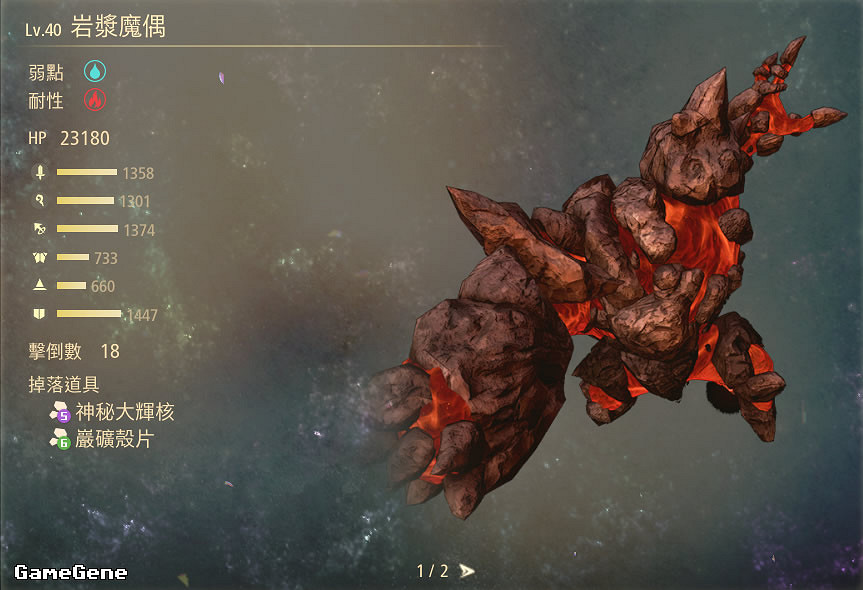Select the 神秘大輝核 drop item

[124, 412]
